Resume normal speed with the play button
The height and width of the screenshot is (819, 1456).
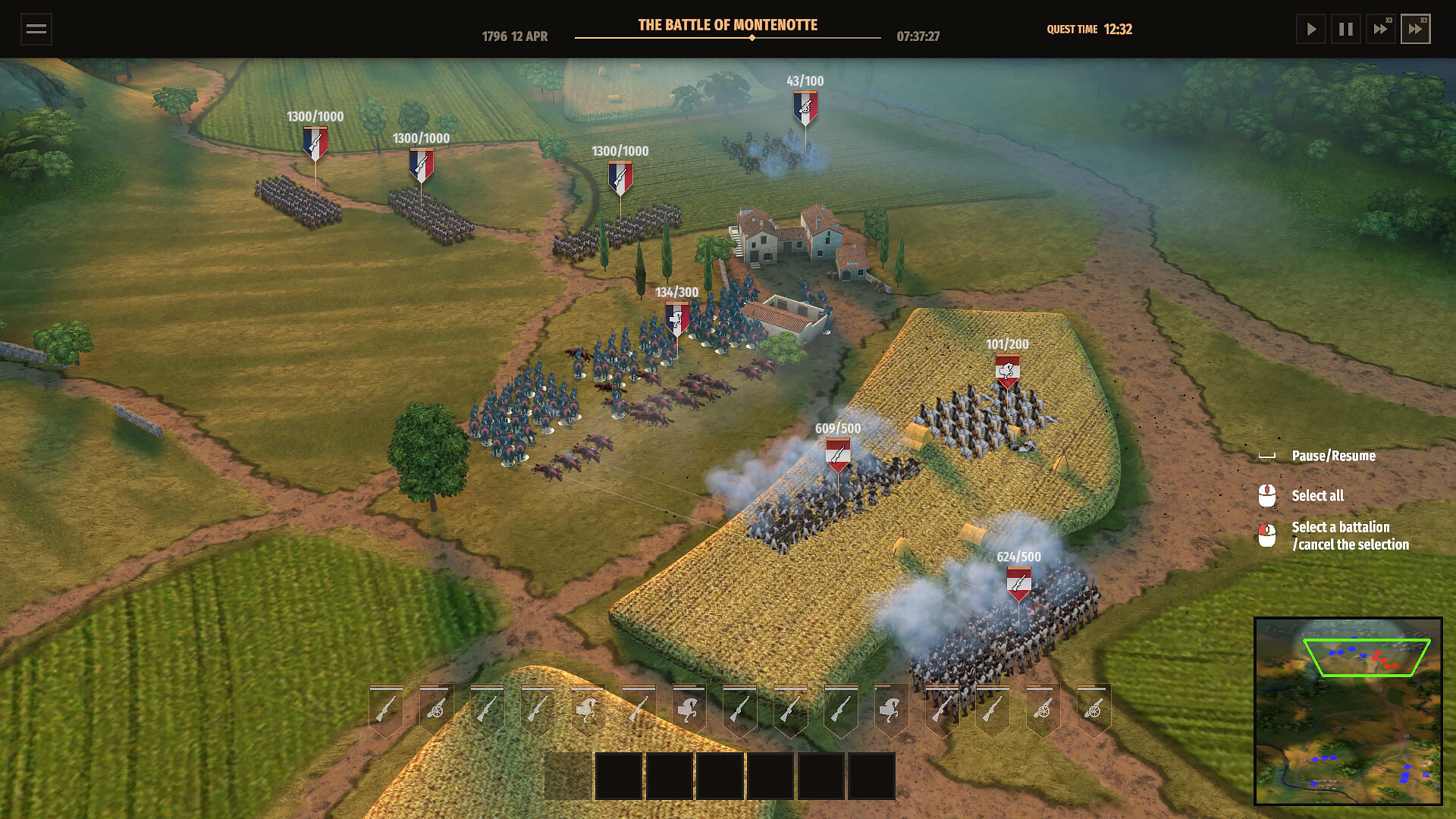1310,30
